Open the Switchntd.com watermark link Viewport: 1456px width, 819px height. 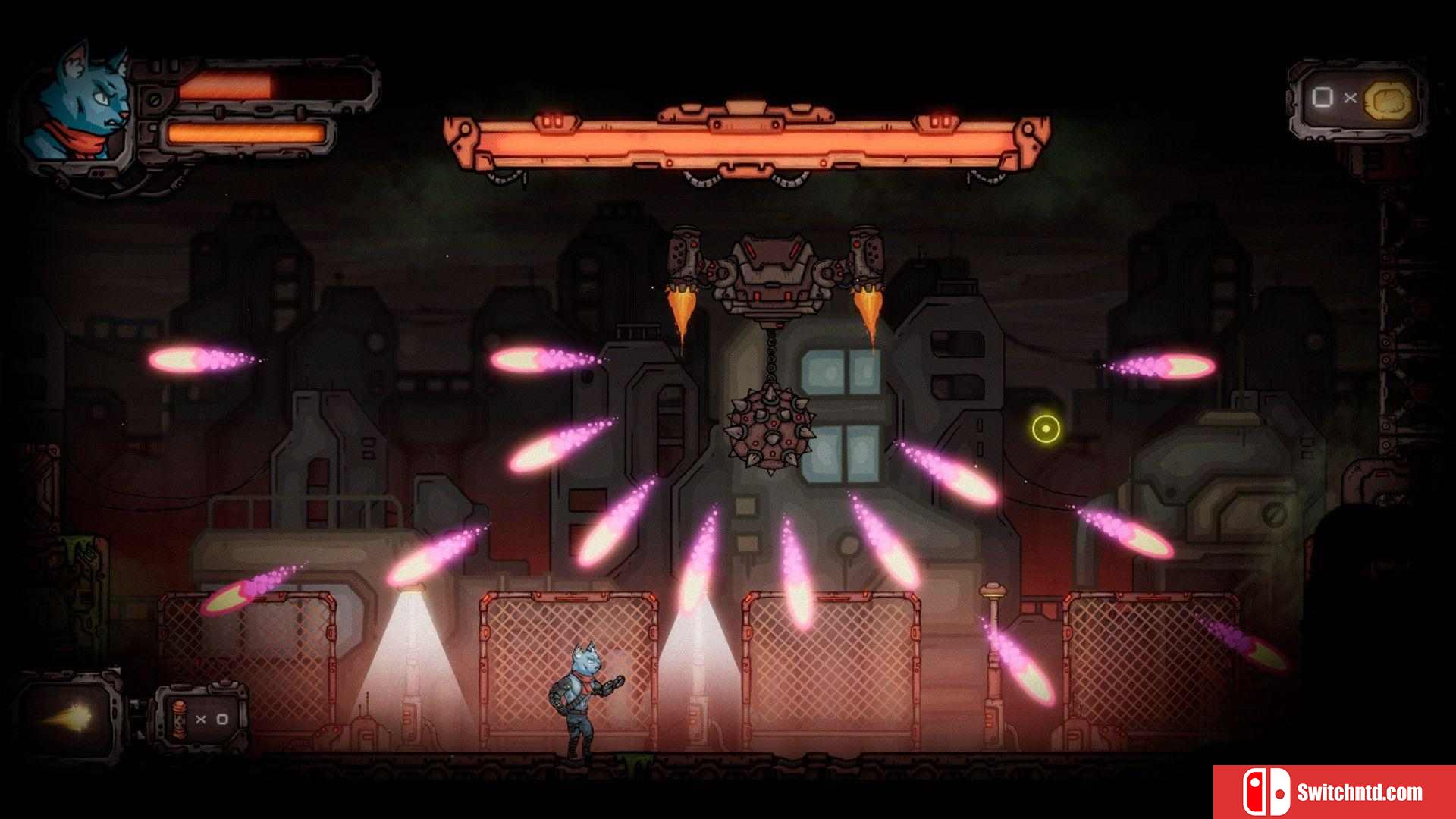1335,792
